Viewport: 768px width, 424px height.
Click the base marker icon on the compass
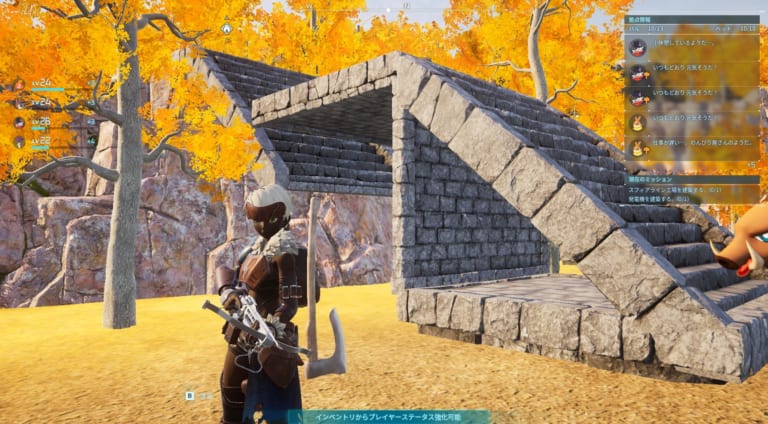(x=227, y=28)
